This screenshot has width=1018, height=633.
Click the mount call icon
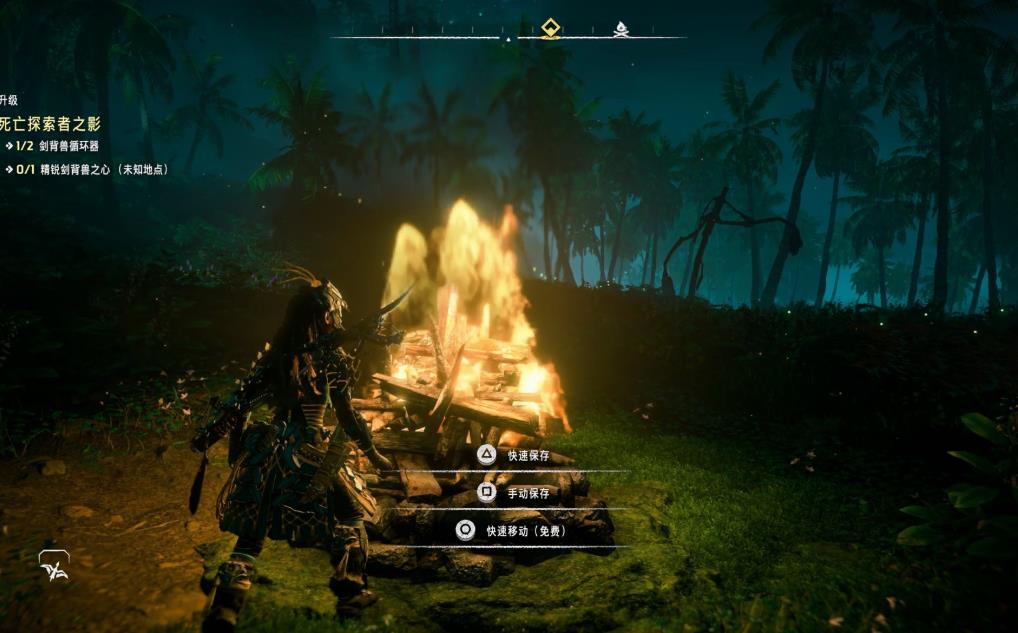[x=54, y=566]
